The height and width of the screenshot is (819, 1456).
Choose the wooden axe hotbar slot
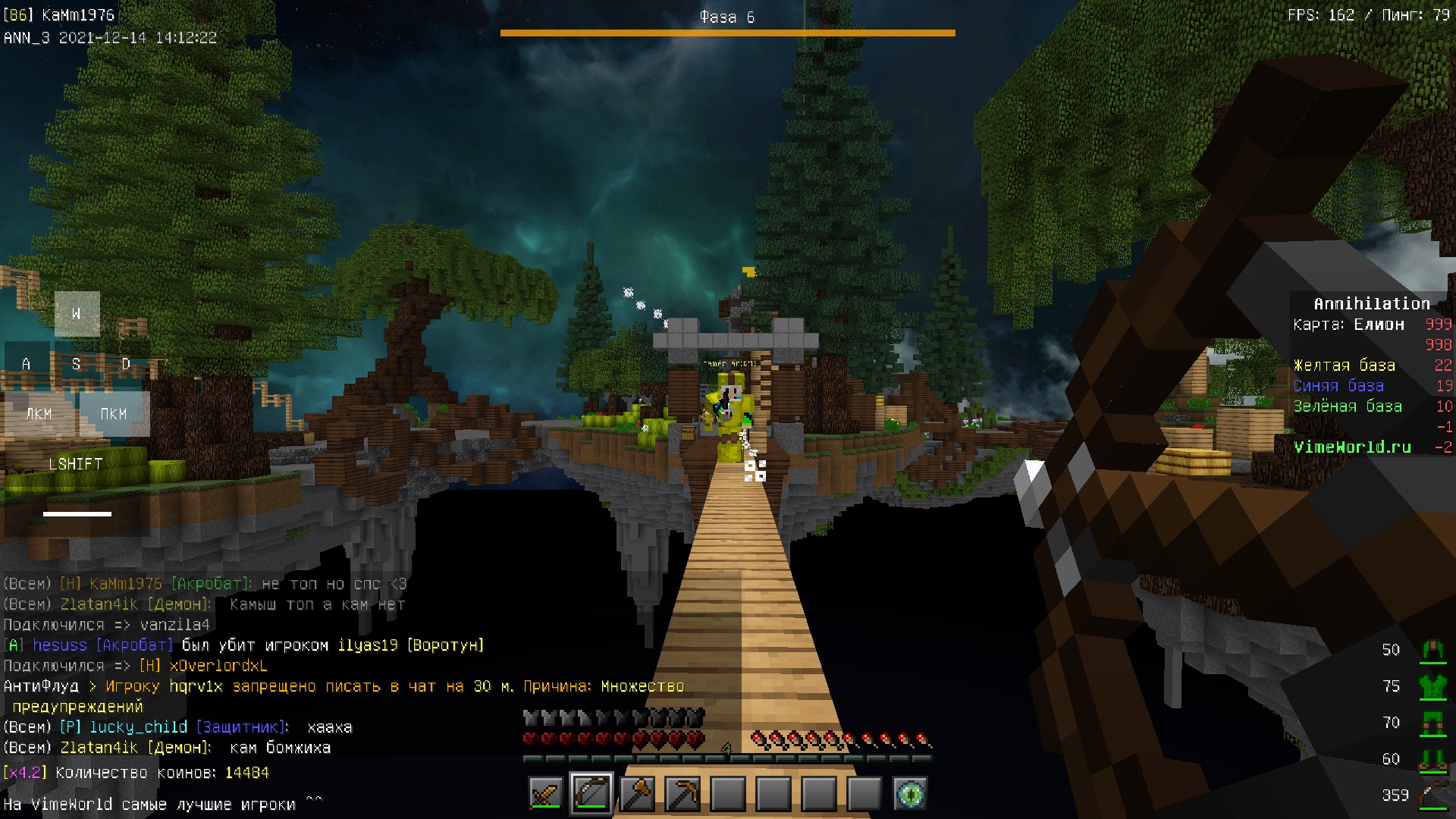(637, 794)
